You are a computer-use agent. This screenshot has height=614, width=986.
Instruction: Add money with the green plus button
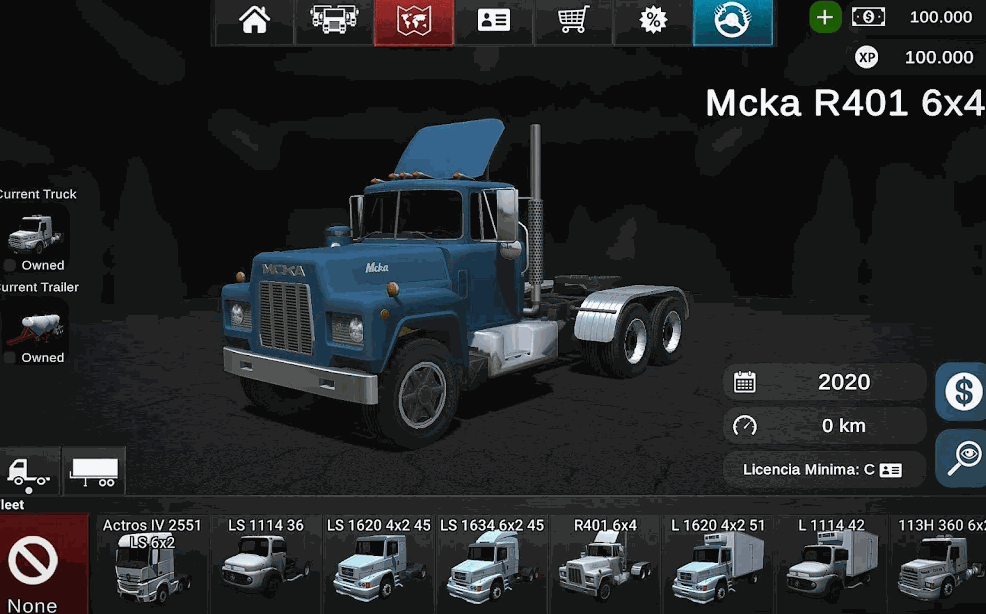(825, 17)
